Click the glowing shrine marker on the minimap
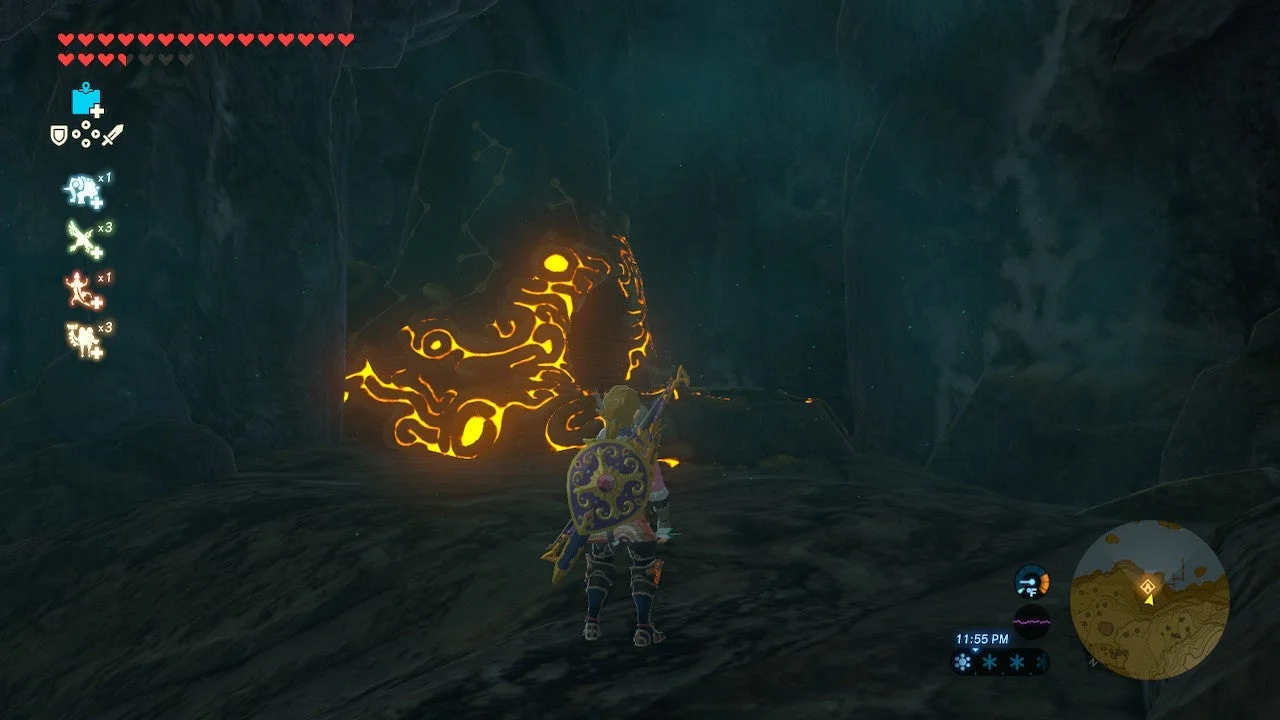This screenshot has width=1280, height=720. [1149, 586]
